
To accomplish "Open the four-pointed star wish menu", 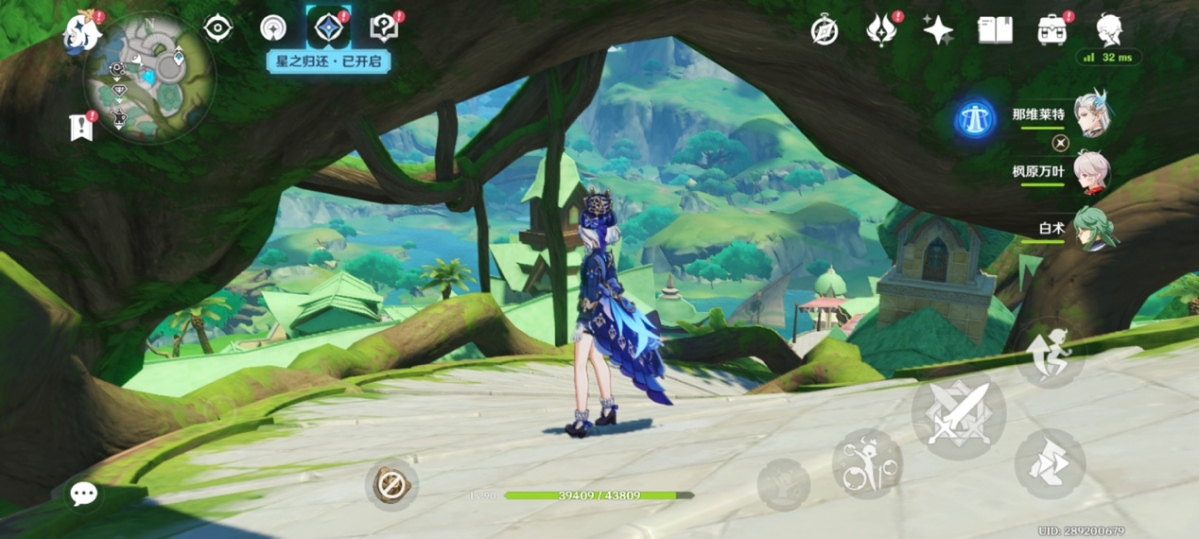I will click(938, 31).
